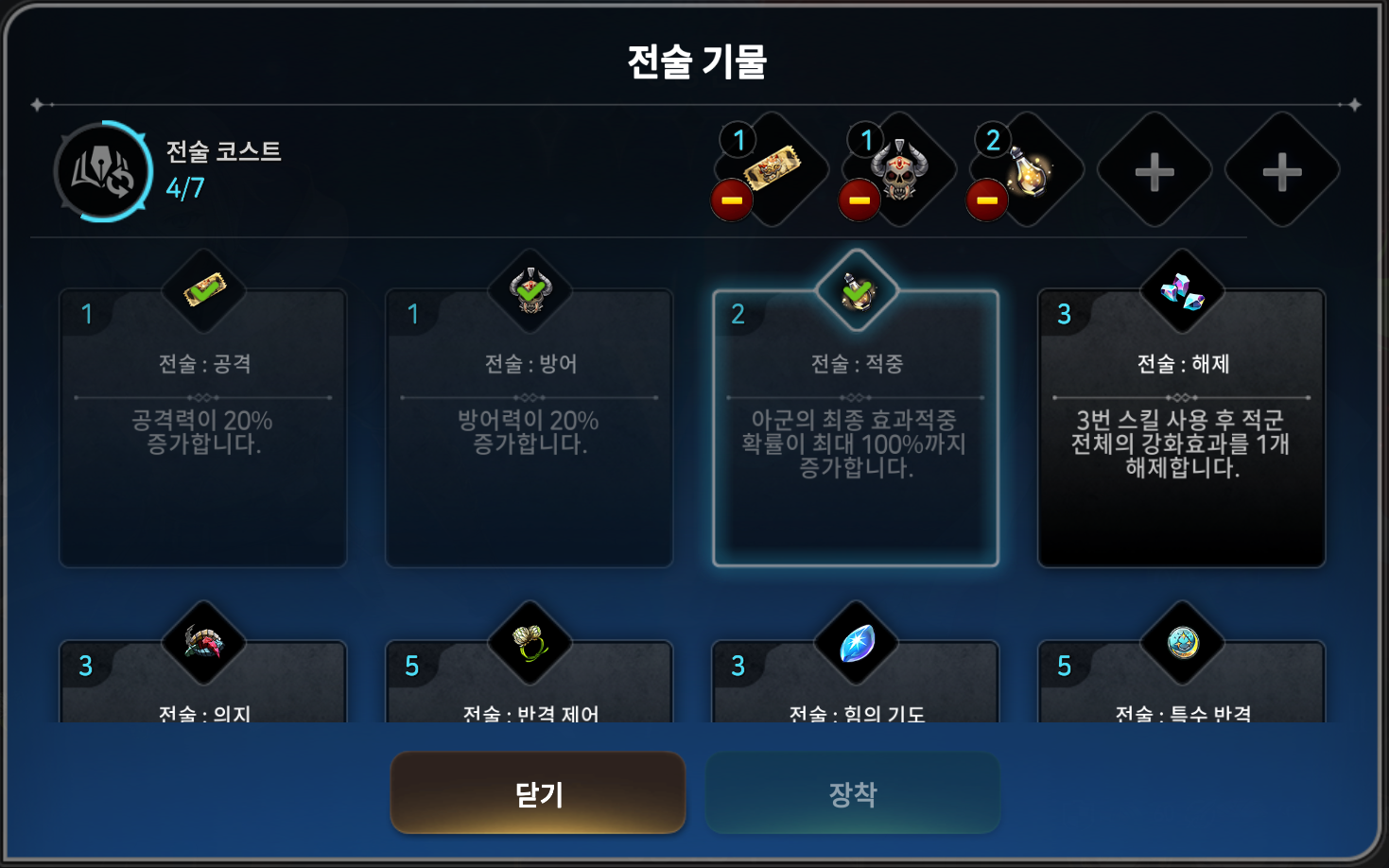This screenshot has height=868, width=1389.
Task: Remove the equipped ticket relic with its minus button
Action: pyautogui.click(x=732, y=200)
